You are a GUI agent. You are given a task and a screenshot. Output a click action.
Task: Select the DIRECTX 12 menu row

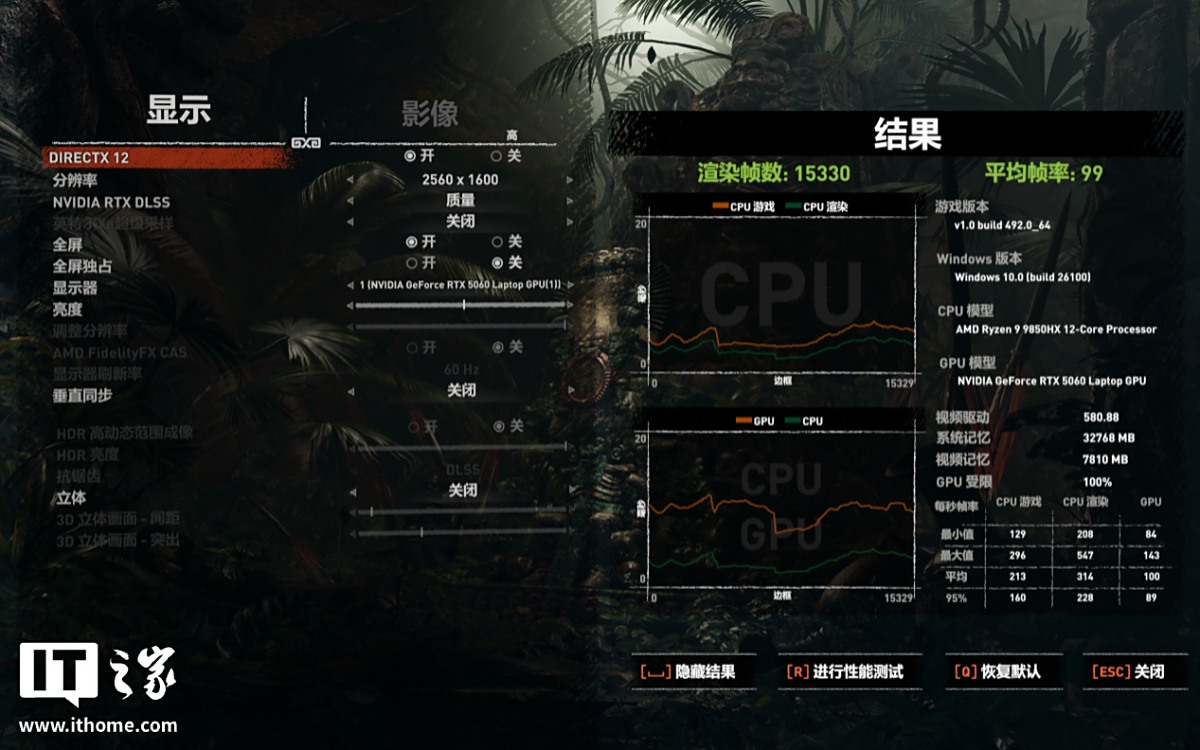pyautogui.click(x=90, y=158)
